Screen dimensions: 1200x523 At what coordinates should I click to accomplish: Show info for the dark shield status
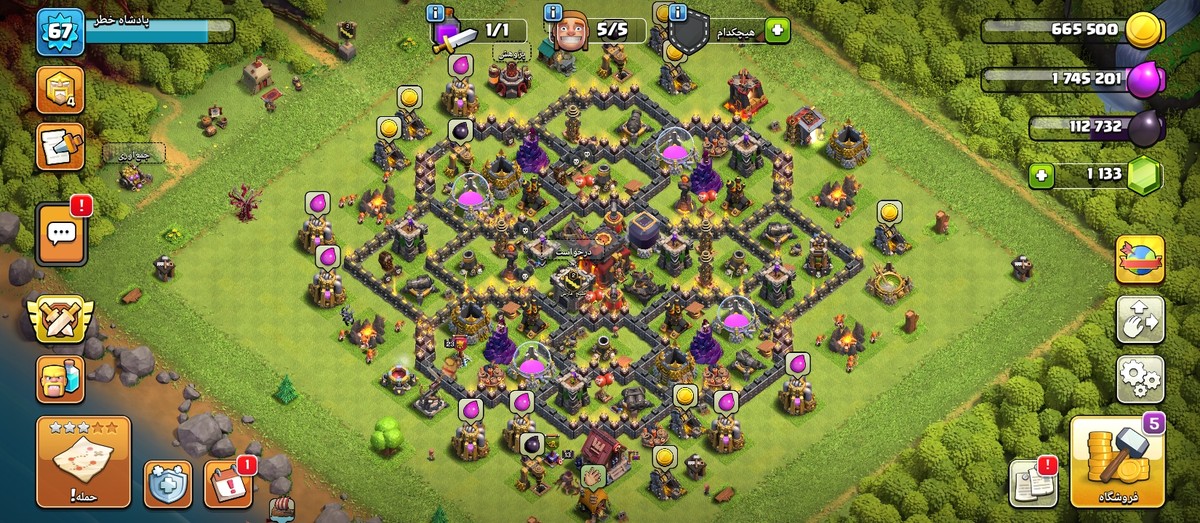point(677,13)
